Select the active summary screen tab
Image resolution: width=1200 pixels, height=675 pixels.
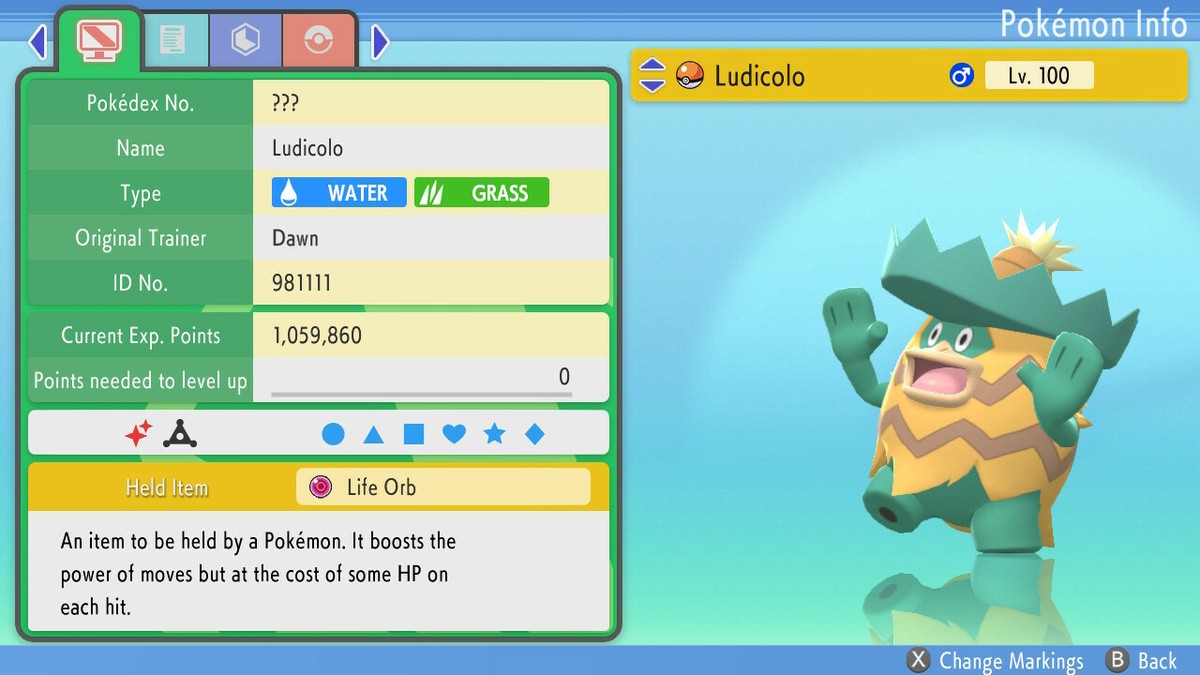pos(99,40)
